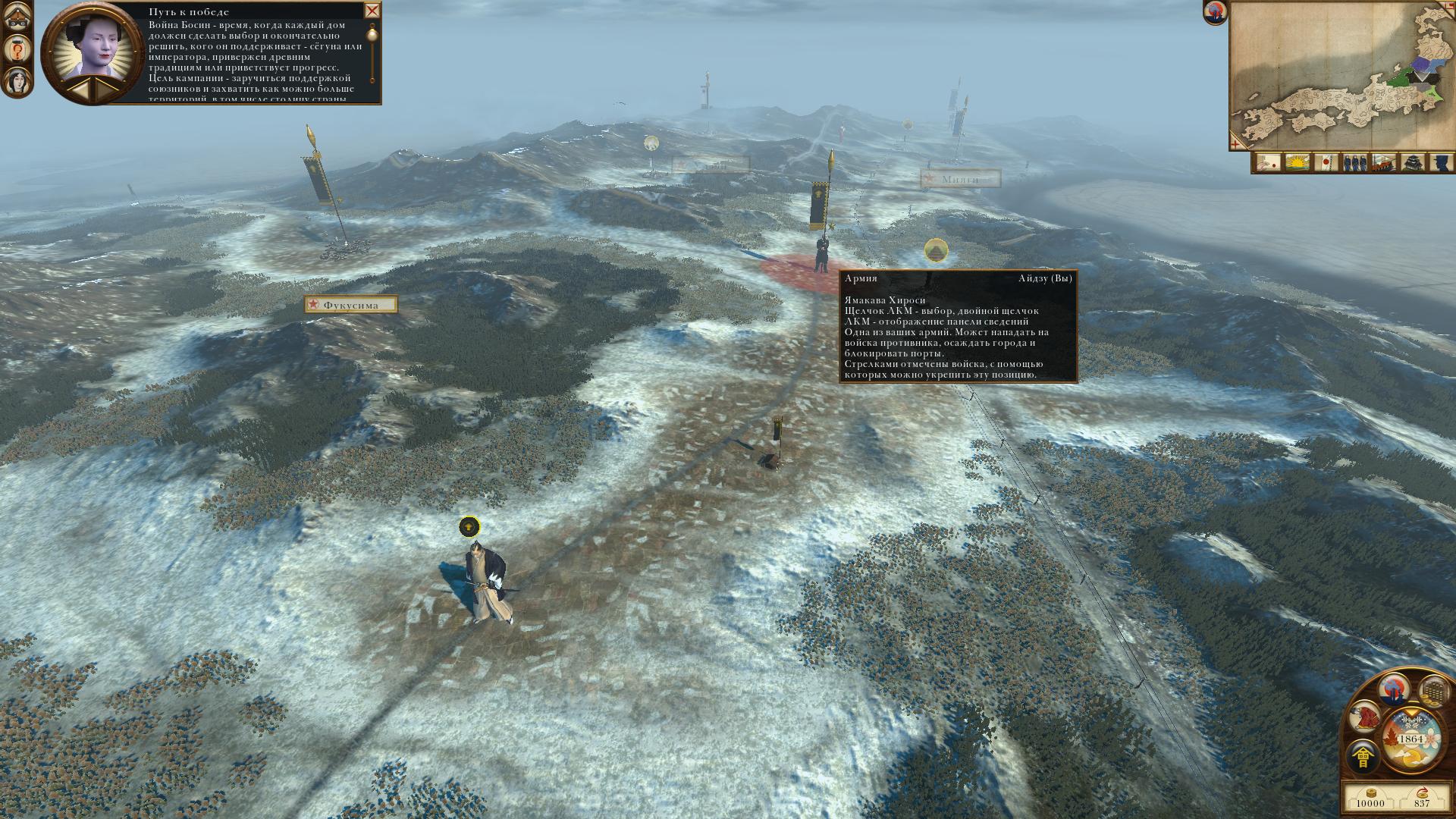This screenshot has height=819, width=1456.
Task: Click the minimap of Japan
Action: pos(1341,74)
